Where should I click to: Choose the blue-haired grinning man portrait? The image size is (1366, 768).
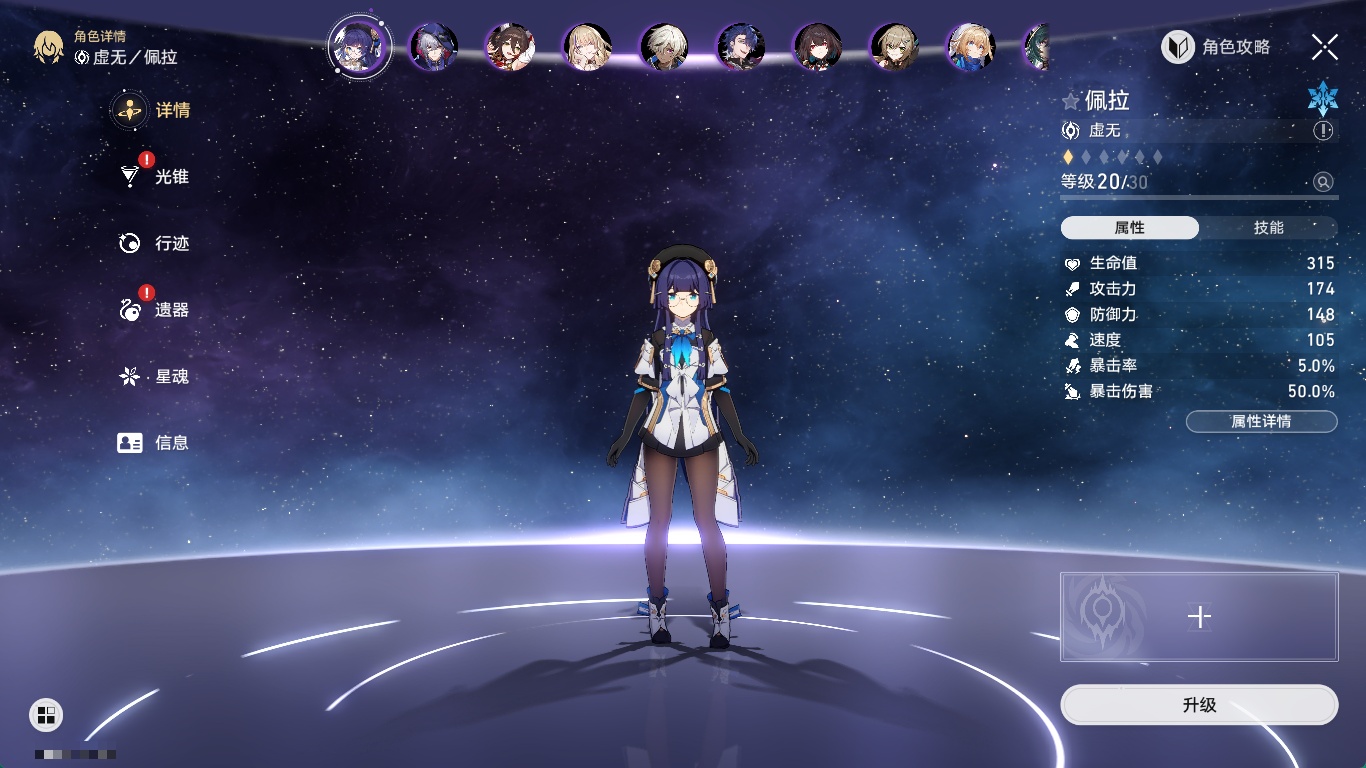(x=741, y=47)
